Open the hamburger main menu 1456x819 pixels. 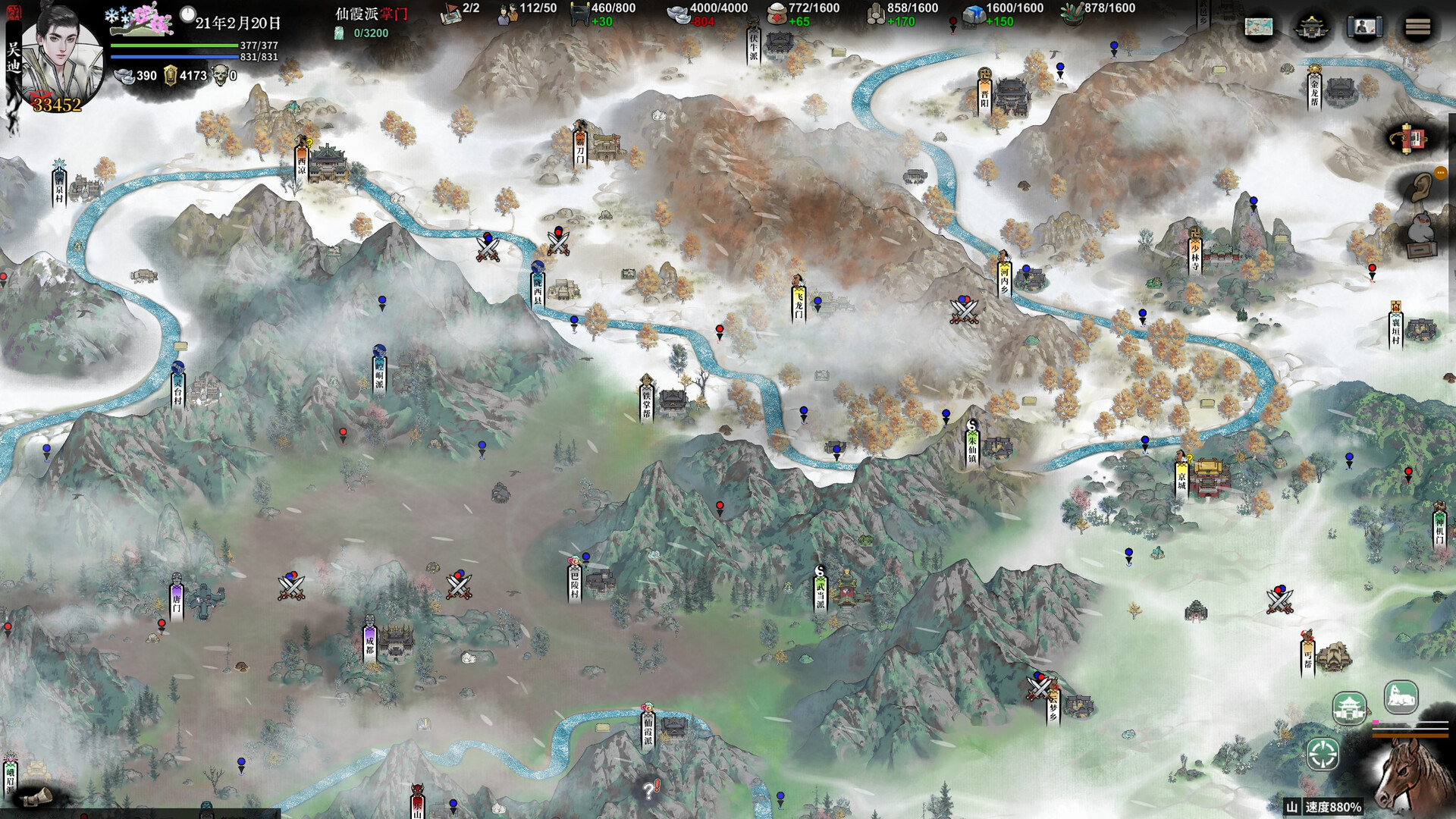pos(1417,28)
